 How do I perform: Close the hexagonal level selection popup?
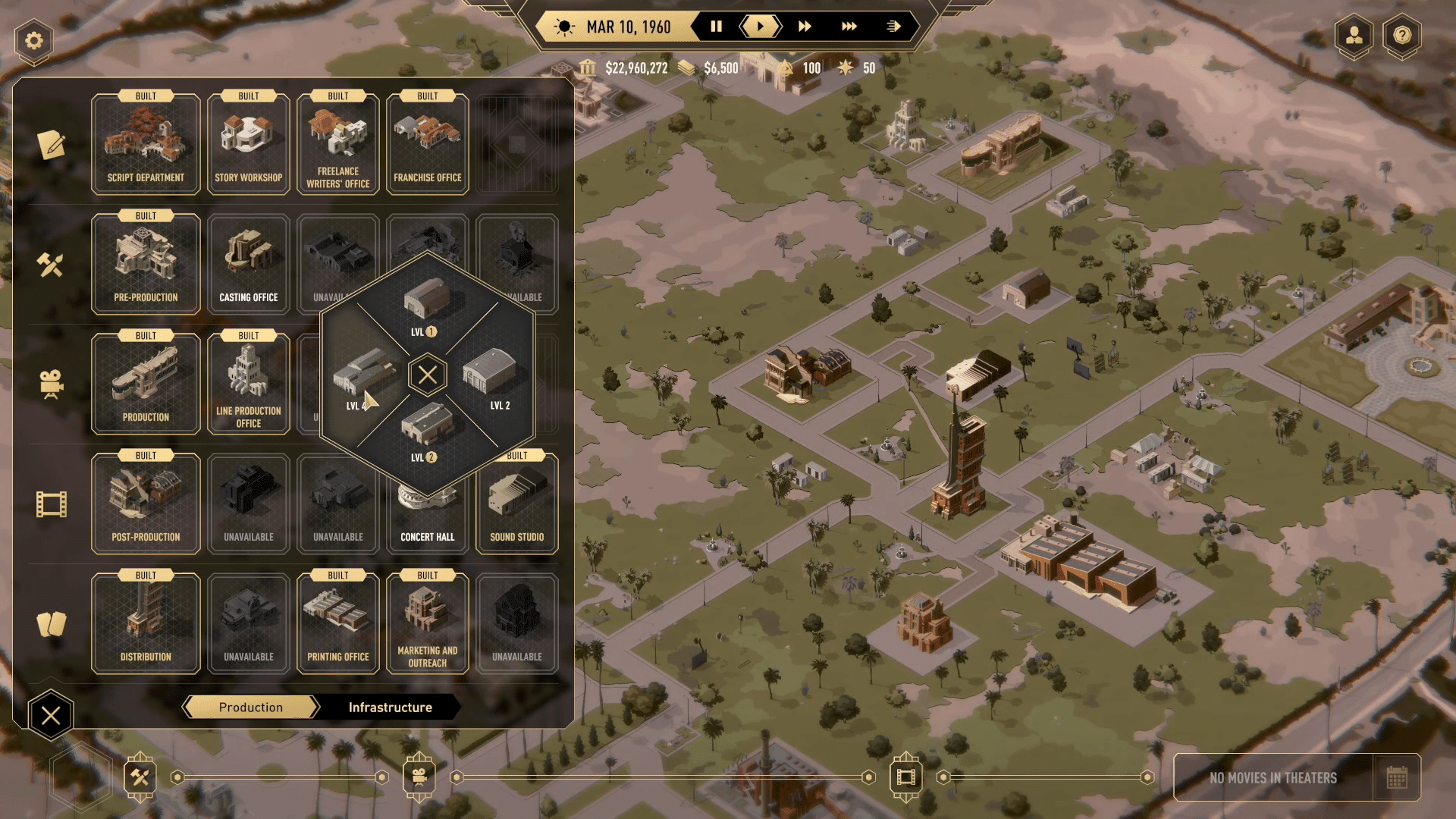coord(428,375)
